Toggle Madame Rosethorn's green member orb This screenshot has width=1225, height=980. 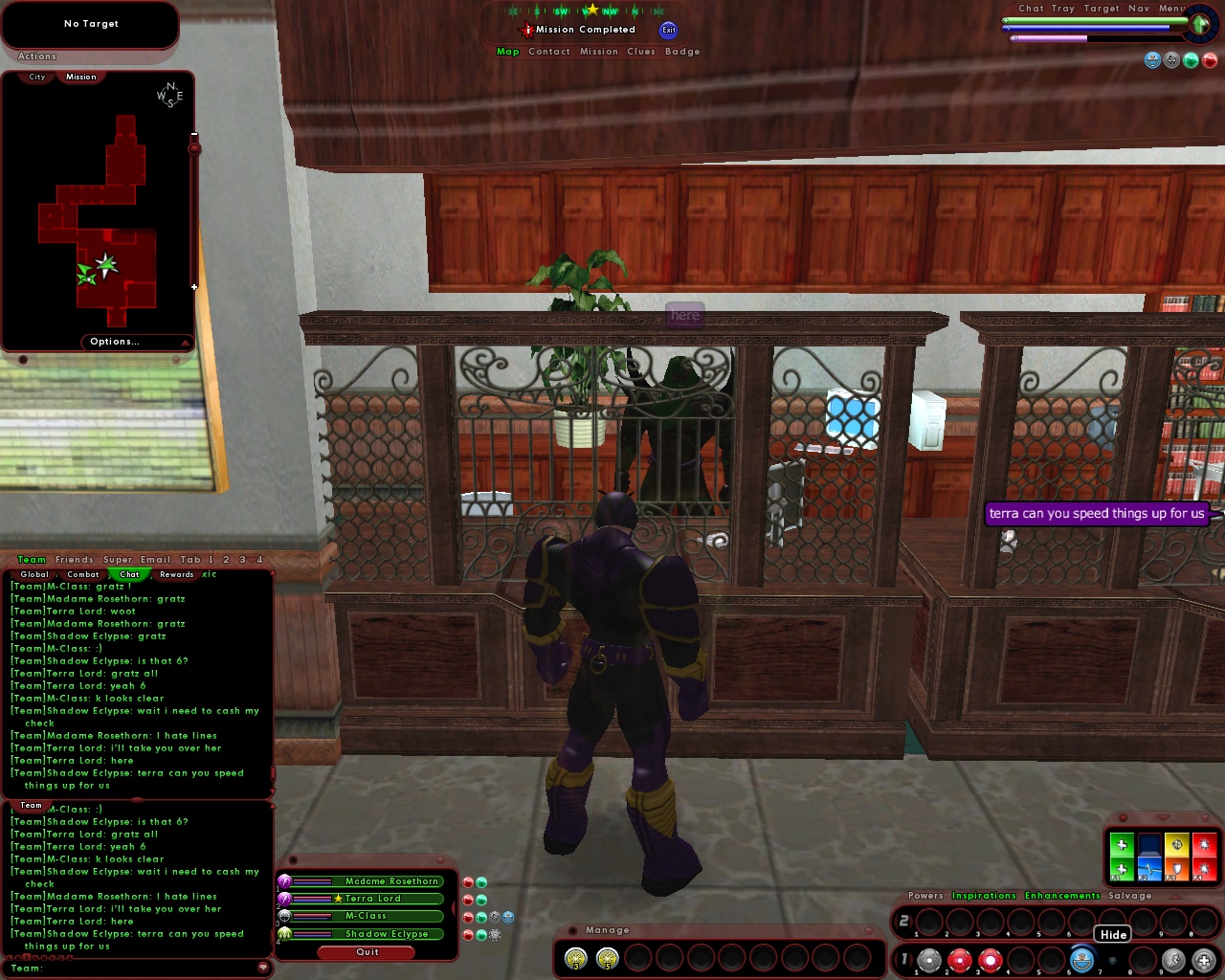tap(481, 882)
